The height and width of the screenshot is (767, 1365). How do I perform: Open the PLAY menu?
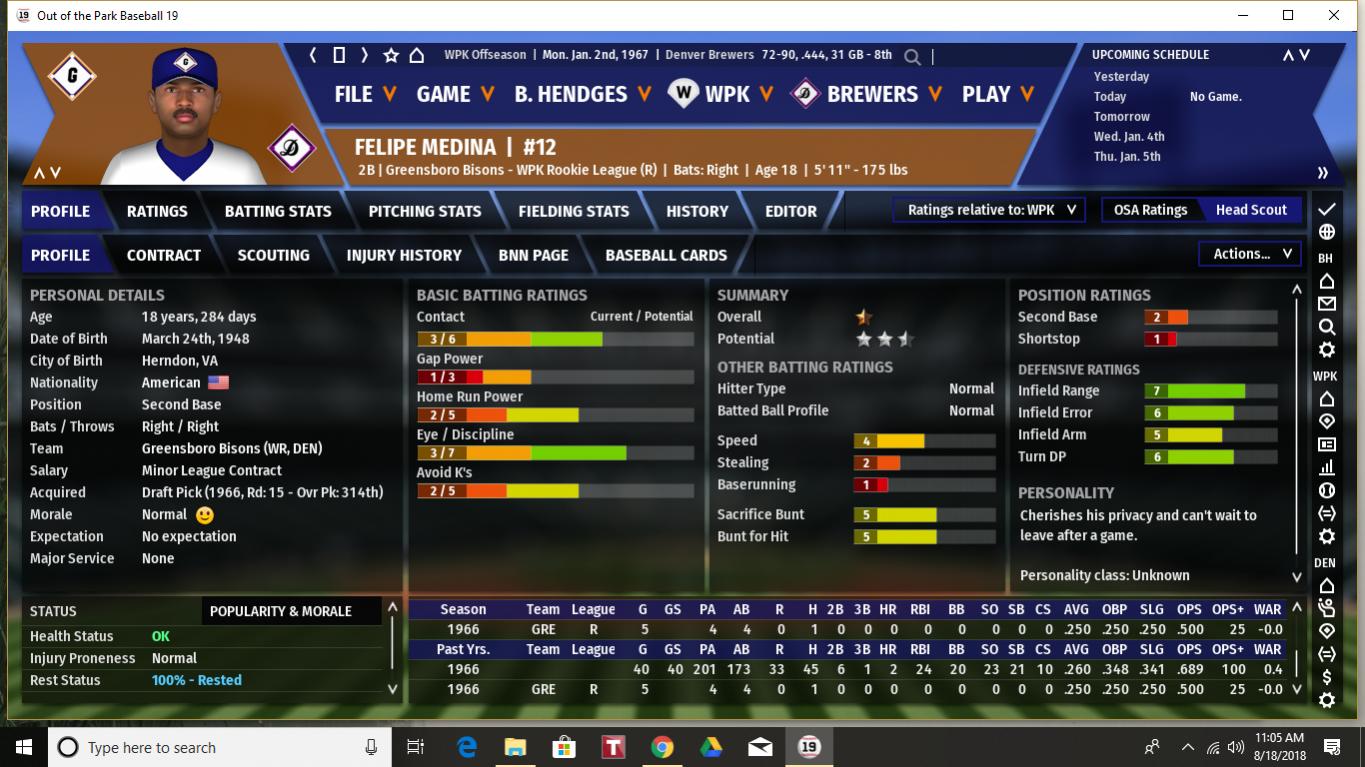coord(997,94)
